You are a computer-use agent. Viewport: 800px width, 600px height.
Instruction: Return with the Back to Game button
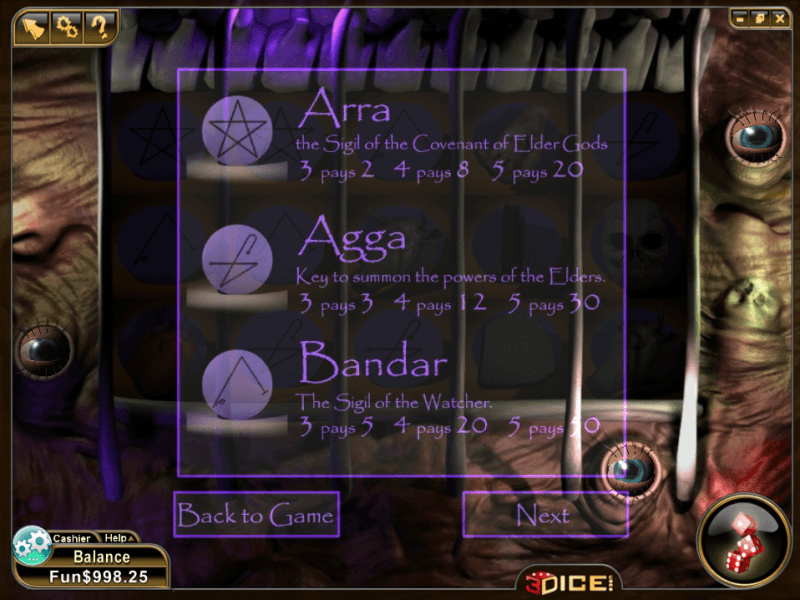pos(256,515)
